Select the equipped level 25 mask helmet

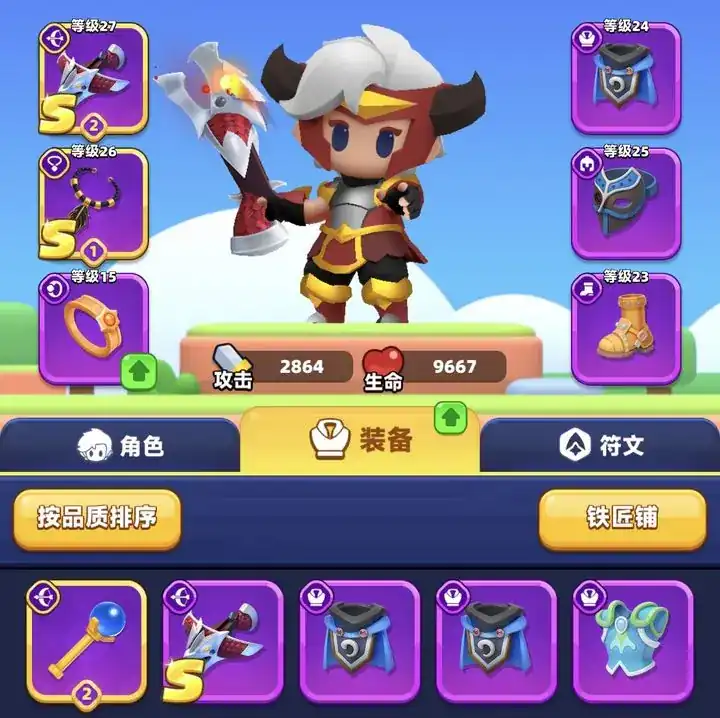click(626, 203)
